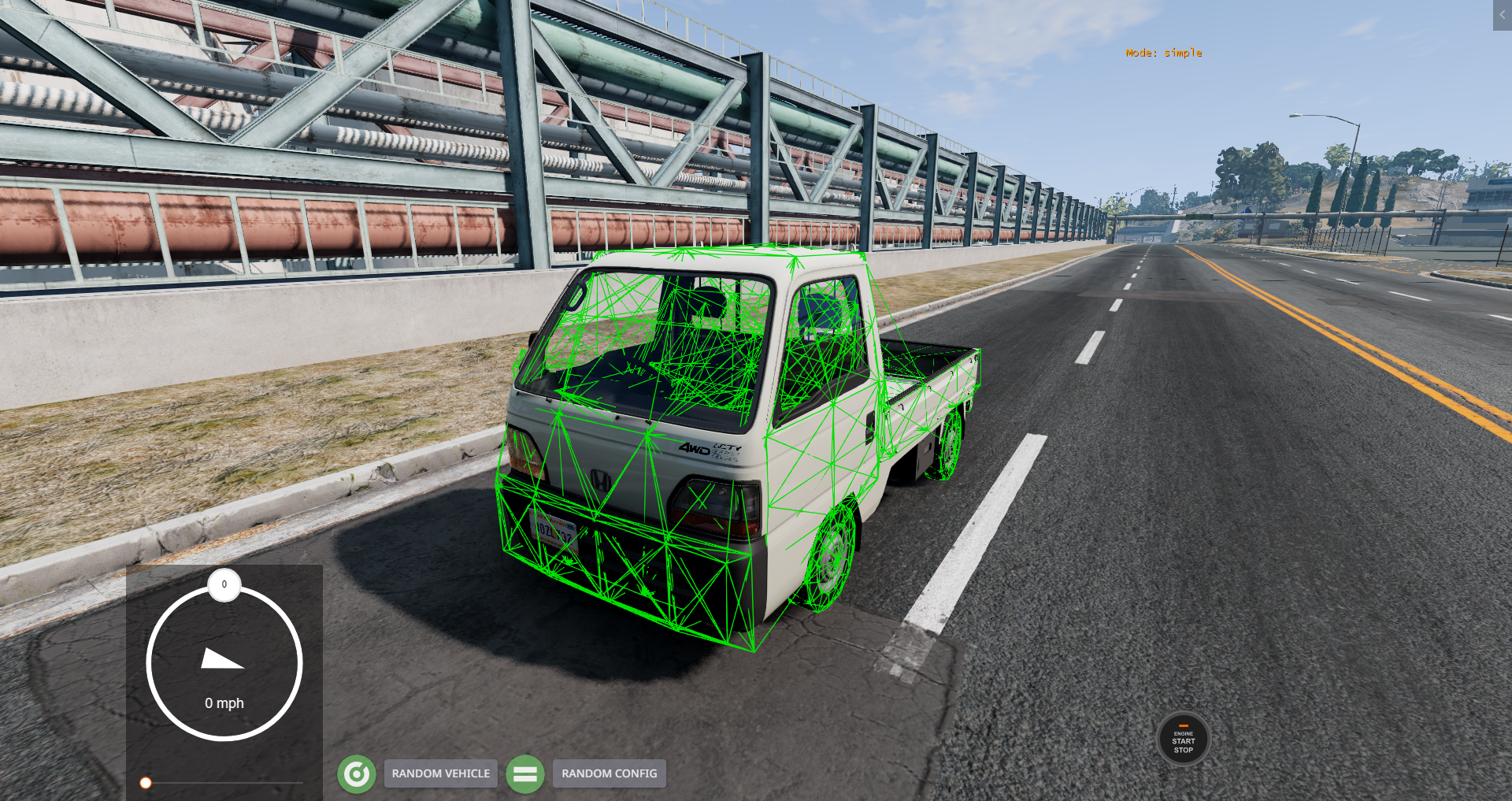The width and height of the screenshot is (1512, 801).
Task: Toggle the Engine Start Stop button
Action: pos(1183,740)
